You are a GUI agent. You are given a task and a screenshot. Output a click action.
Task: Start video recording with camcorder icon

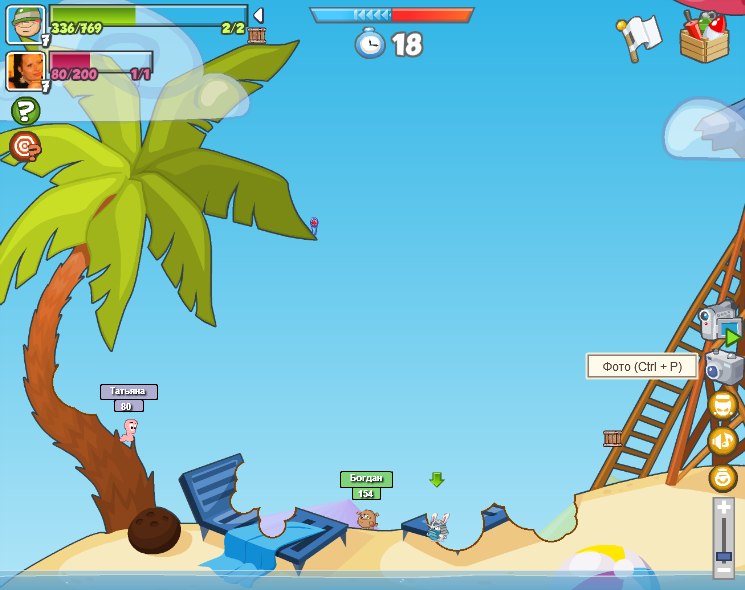719,322
